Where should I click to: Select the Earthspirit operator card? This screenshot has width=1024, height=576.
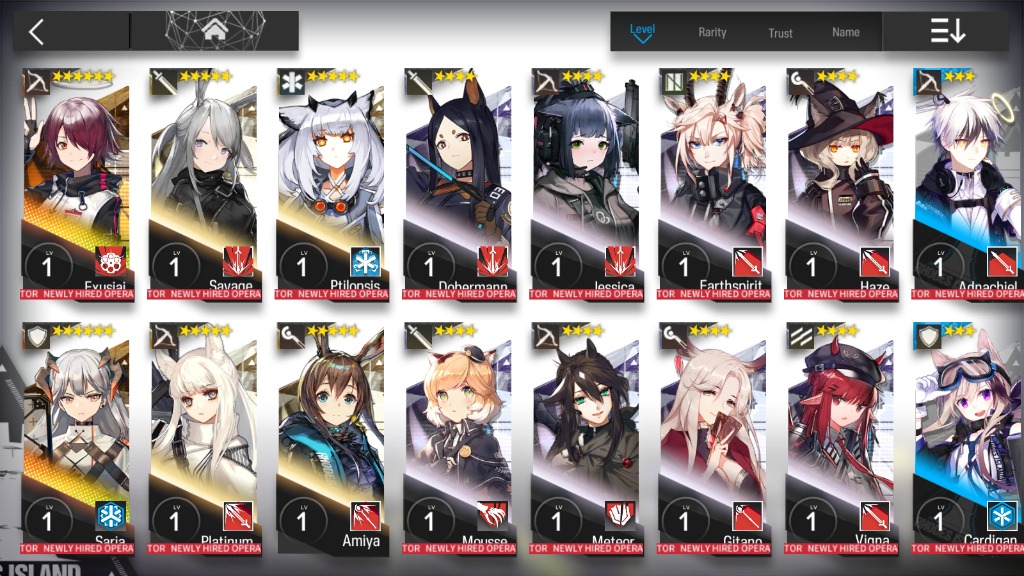tap(713, 180)
